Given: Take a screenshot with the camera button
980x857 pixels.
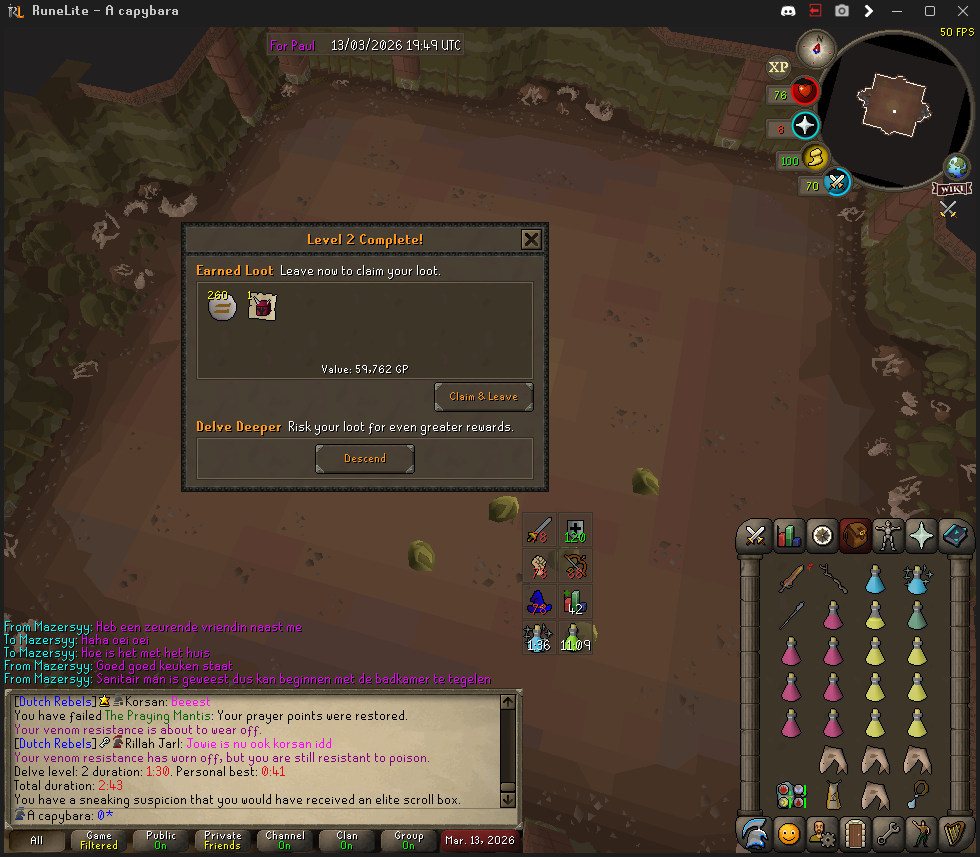Looking at the screenshot, I should pos(842,11).
